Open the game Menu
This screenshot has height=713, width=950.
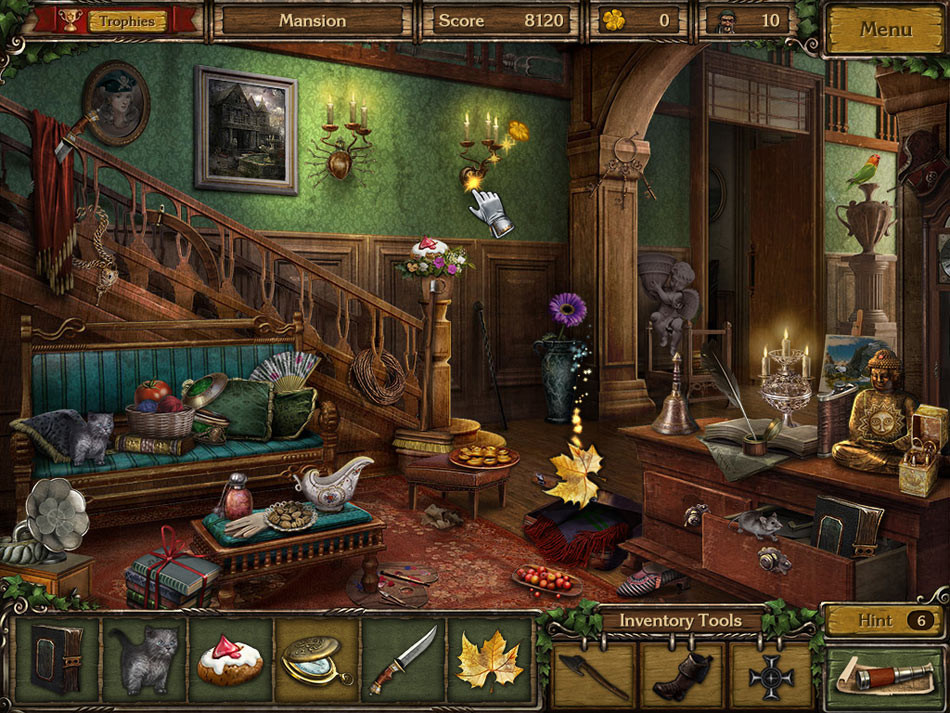pos(885,29)
